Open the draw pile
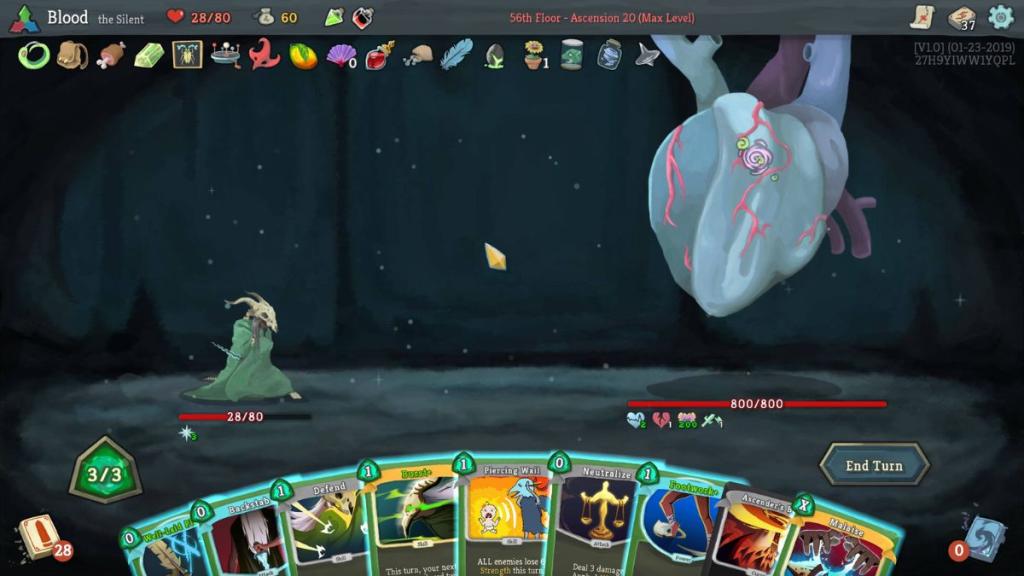 click(38, 535)
